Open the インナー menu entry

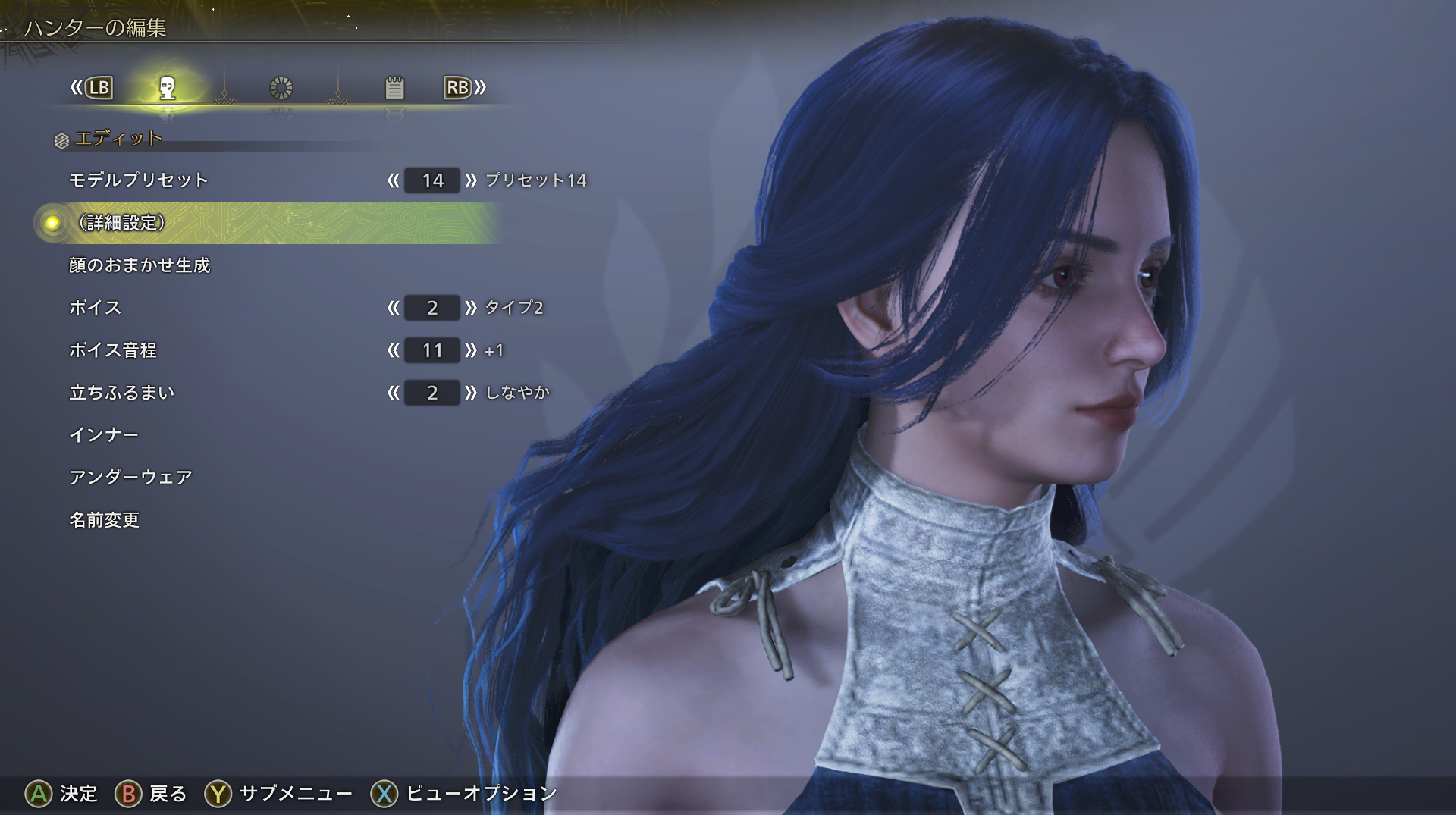(x=104, y=435)
